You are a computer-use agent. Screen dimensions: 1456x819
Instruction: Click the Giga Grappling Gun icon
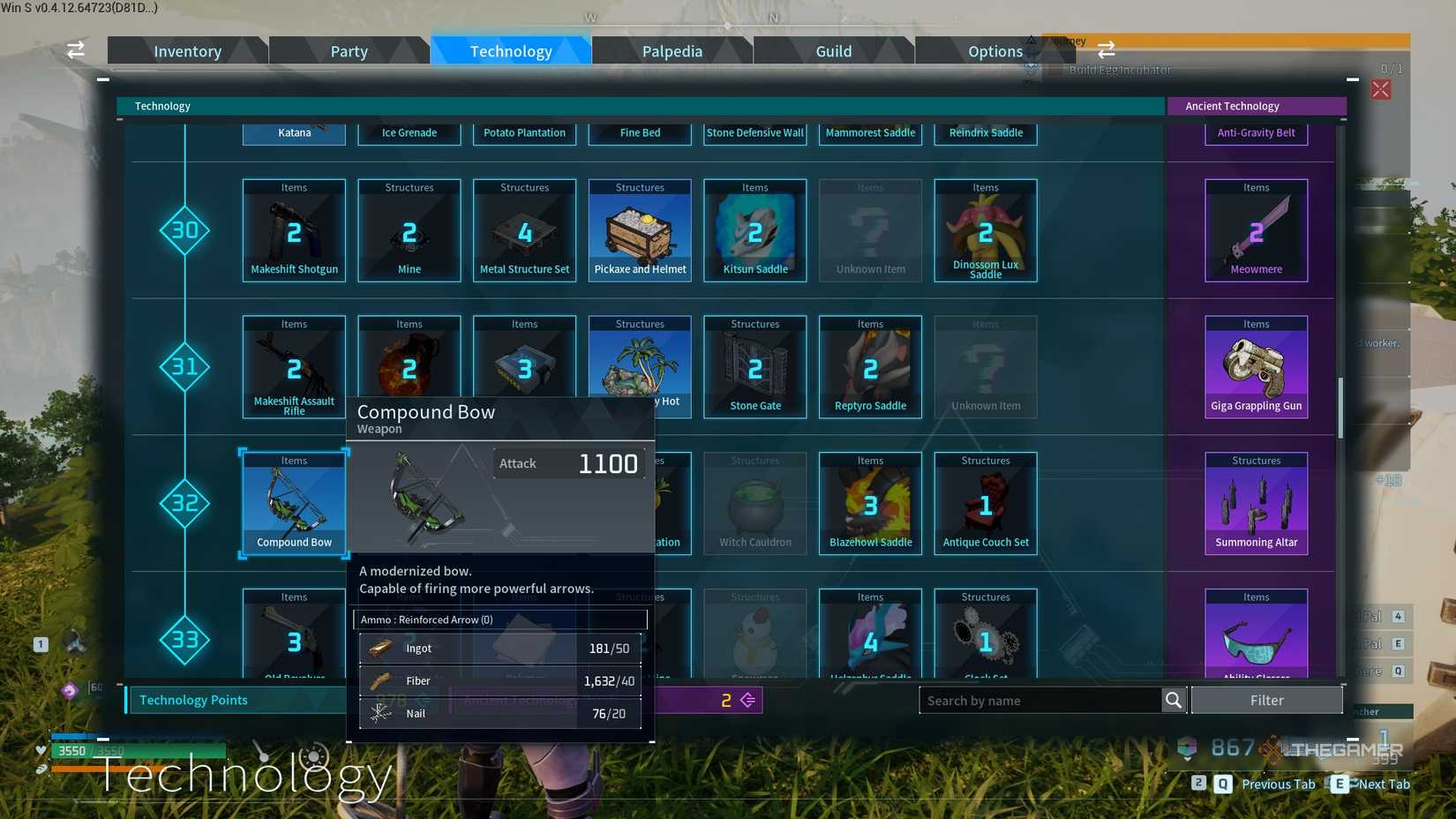(1255, 366)
